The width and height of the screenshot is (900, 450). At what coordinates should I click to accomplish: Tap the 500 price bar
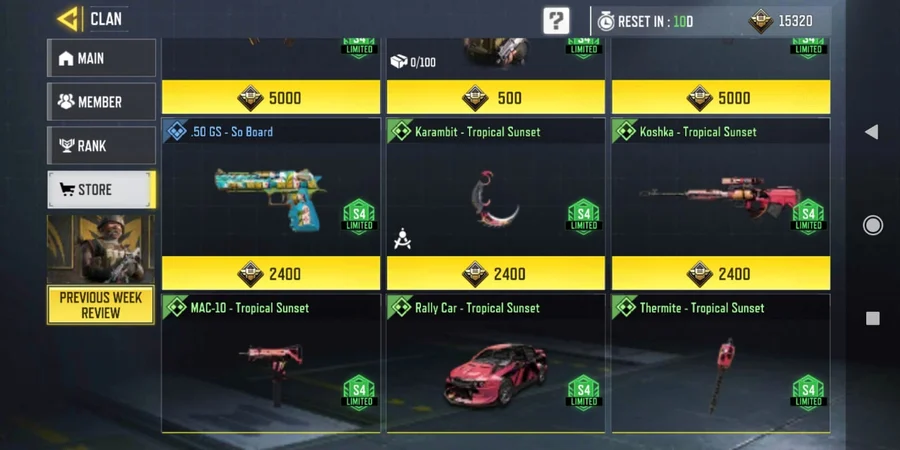pos(495,98)
